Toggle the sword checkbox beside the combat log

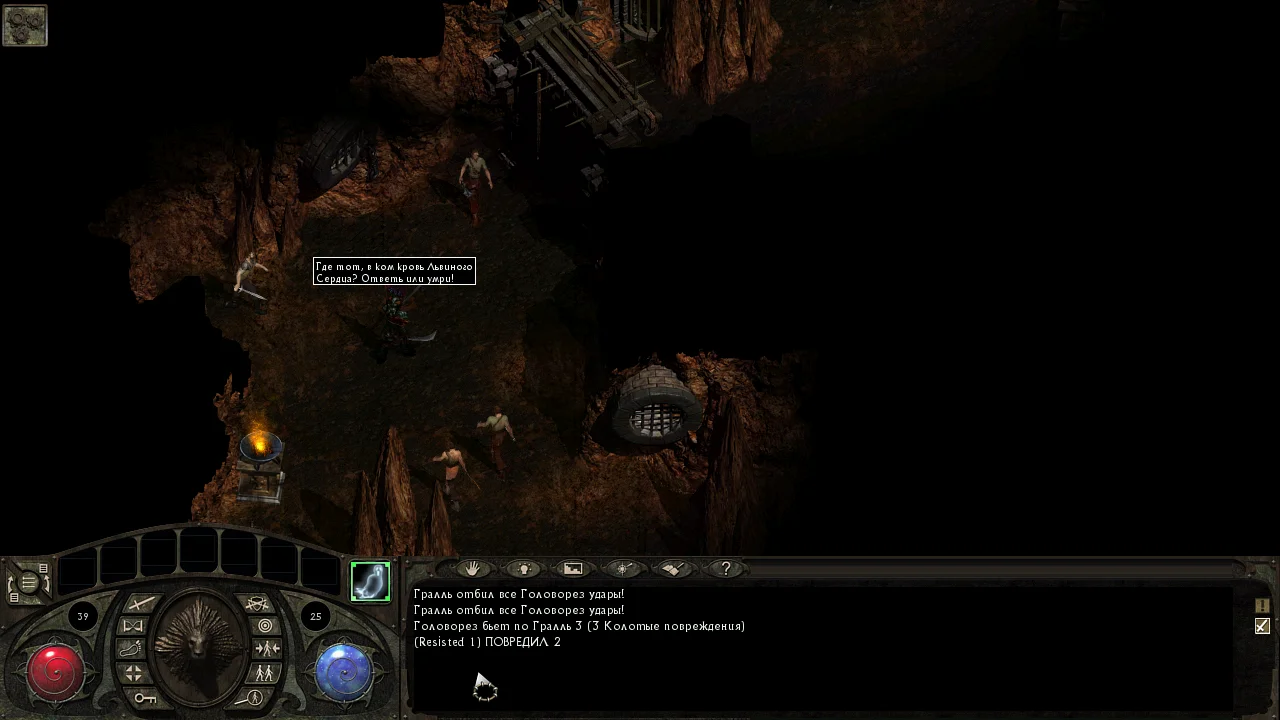point(1262,626)
